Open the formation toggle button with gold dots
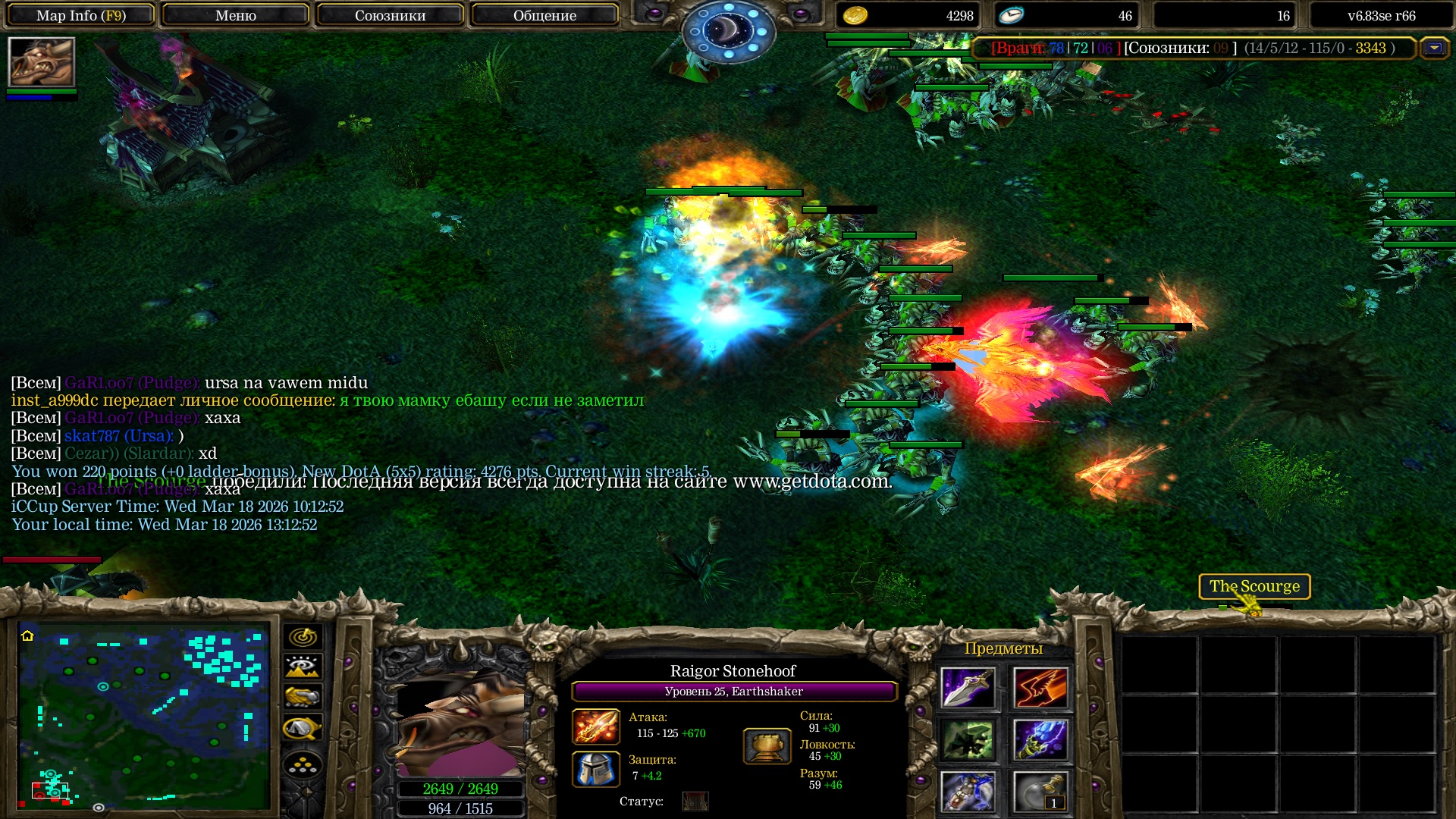1456x819 pixels. click(303, 766)
